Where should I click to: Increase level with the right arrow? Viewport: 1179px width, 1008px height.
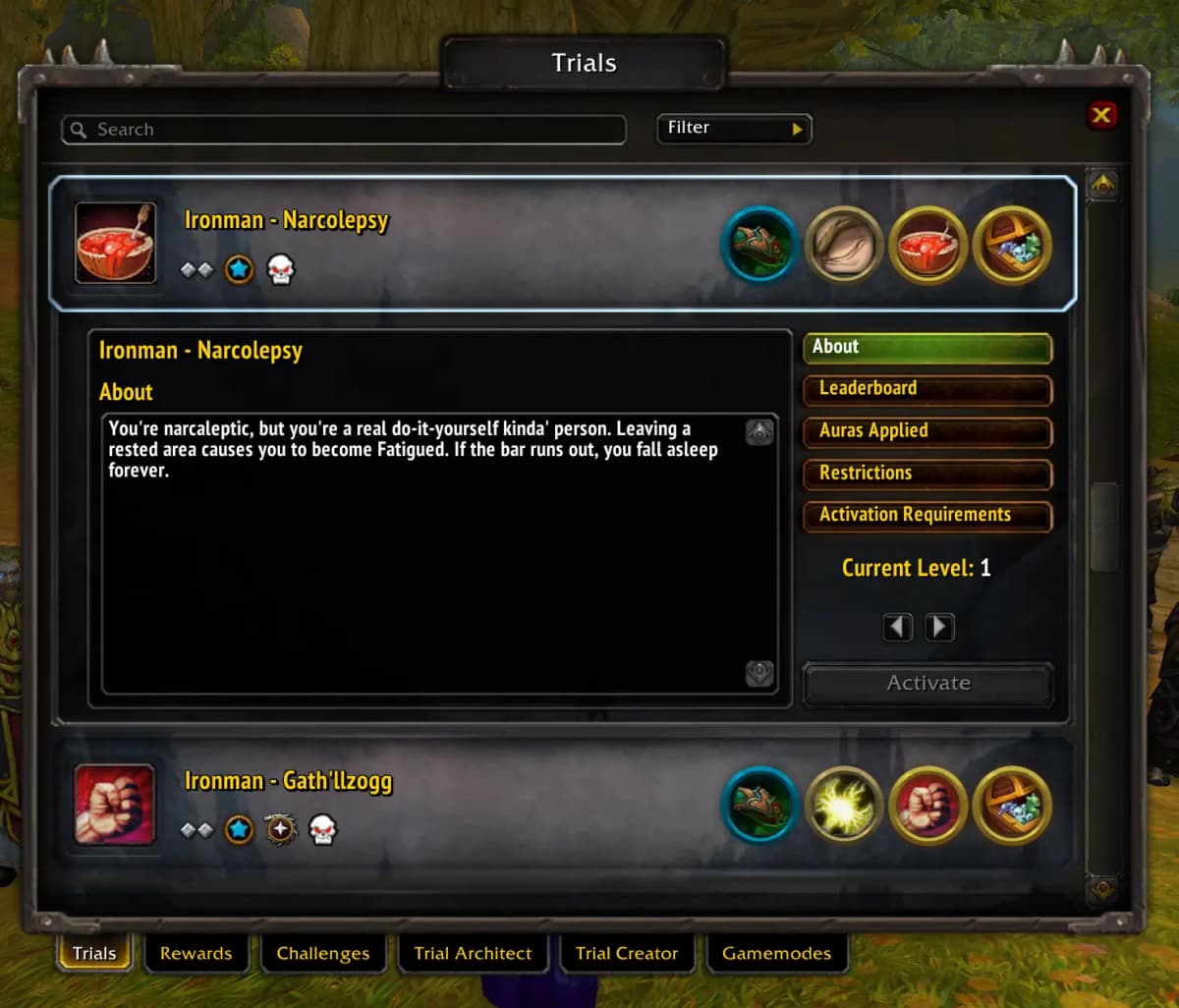(940, 627)
